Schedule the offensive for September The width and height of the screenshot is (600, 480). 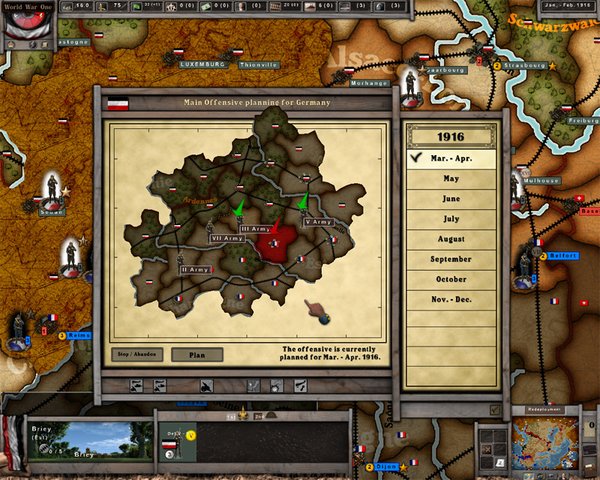coord(452,259)
